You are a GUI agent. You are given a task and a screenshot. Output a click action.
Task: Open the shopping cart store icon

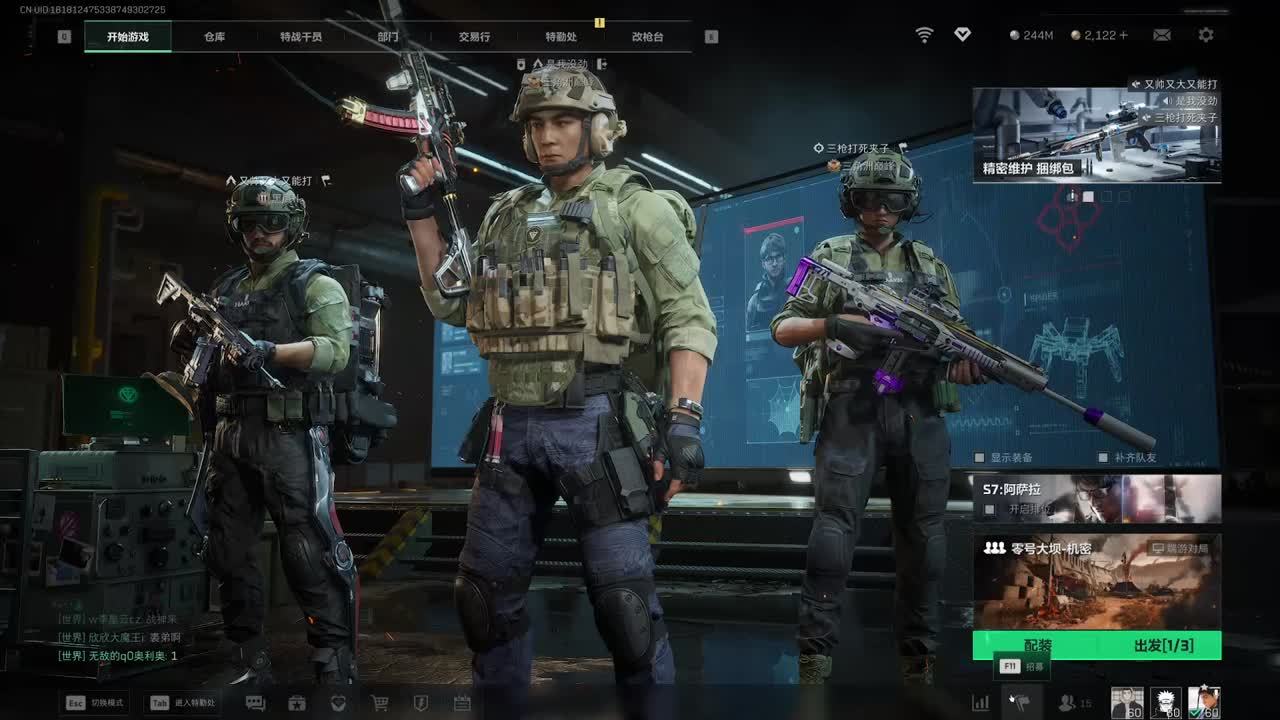click(380, 703)
